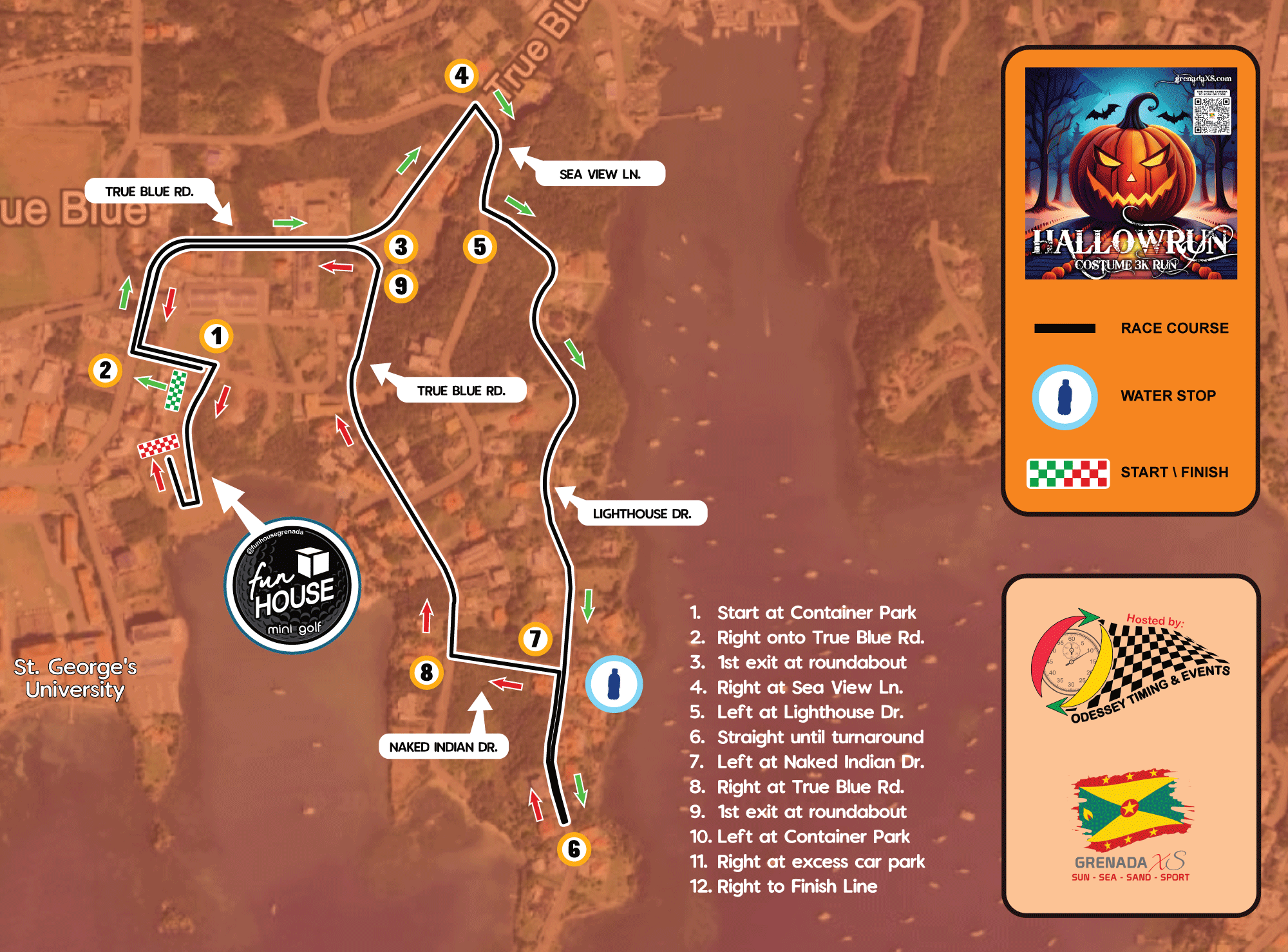This screenshot has height=952, width=1288.
Task: Select waypoint marker number 1
Action: (216, 336)
